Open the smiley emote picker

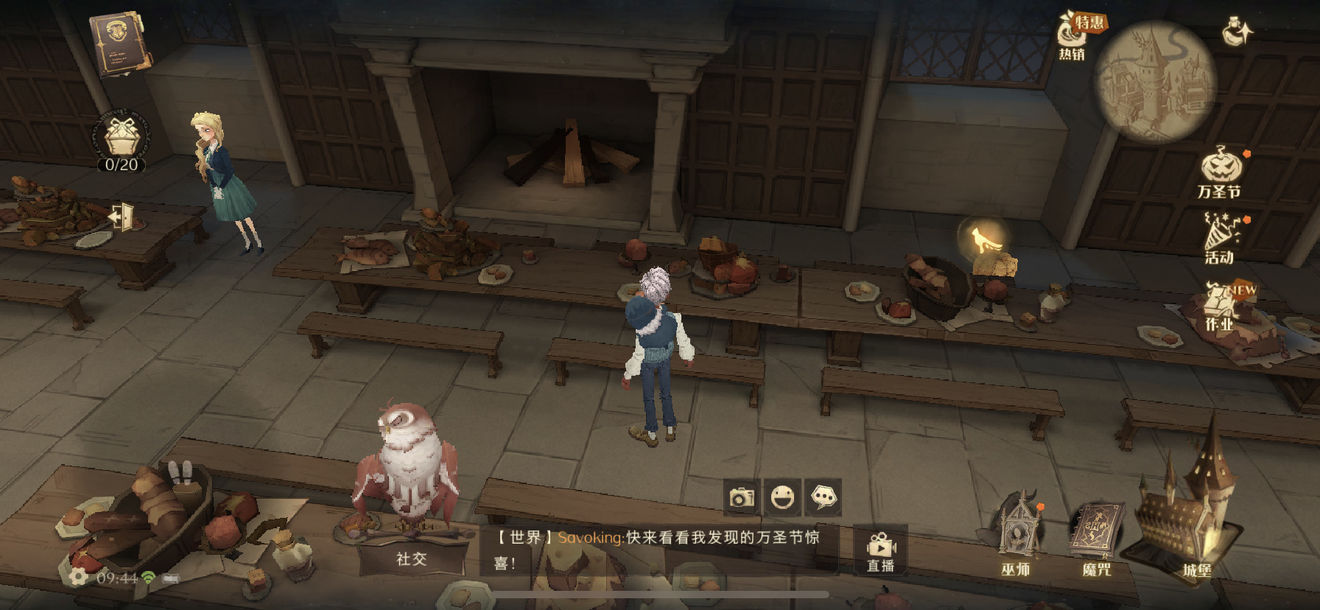pos(782,497)
